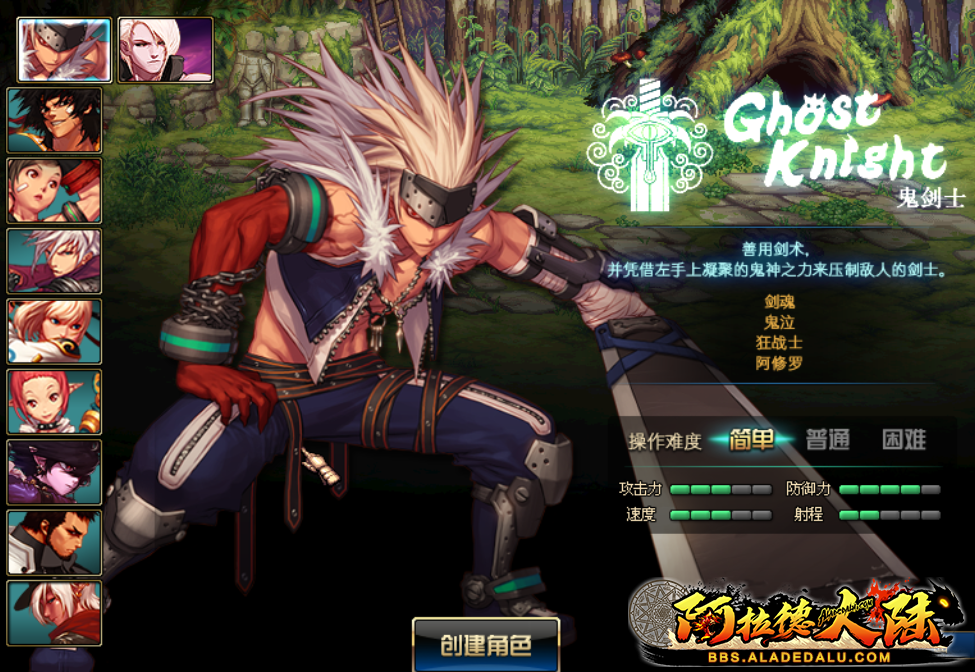Choose the pale white-haired portrait on purple background

coord(166,49)
